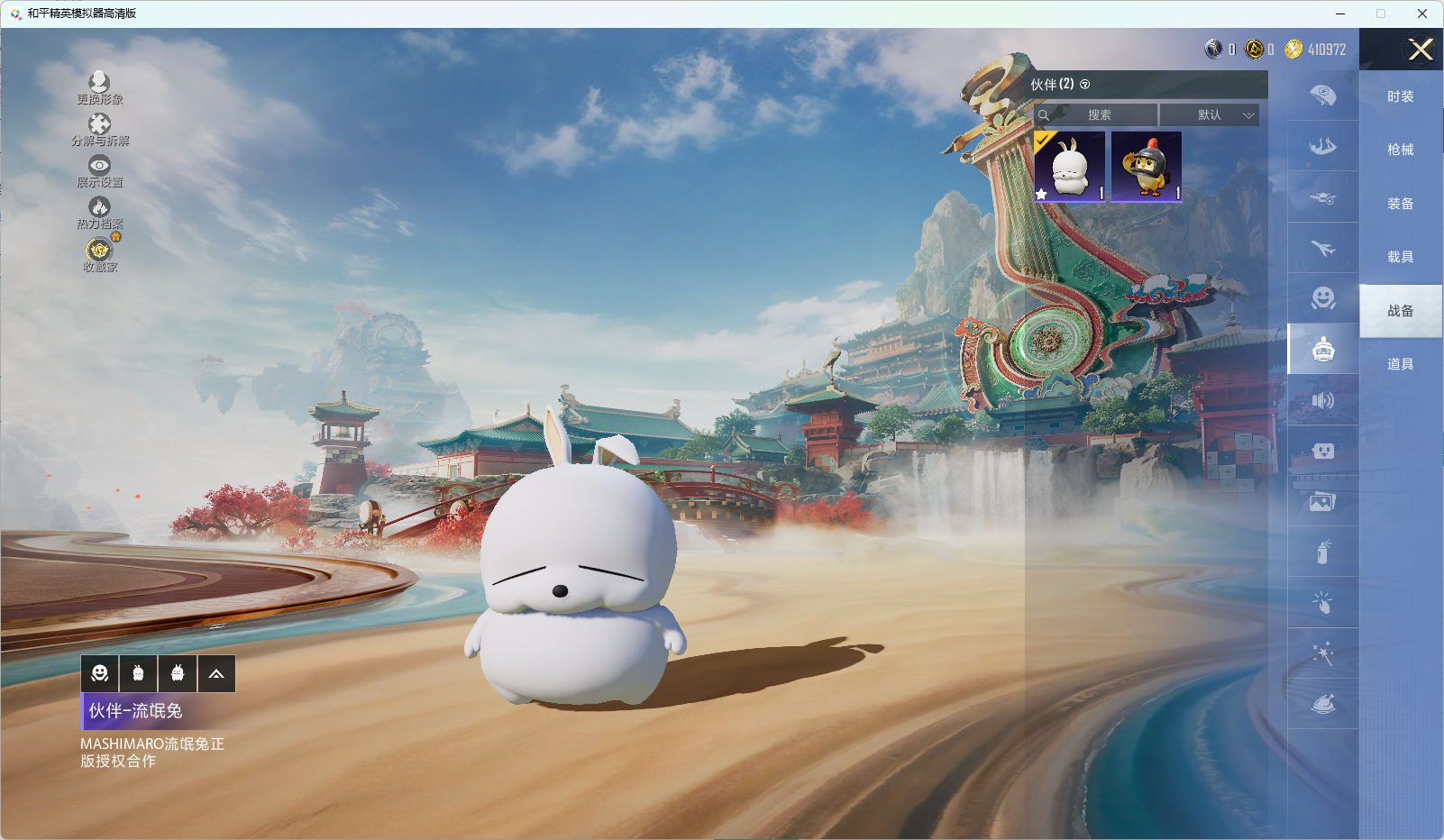Open the 默认 sort dropdown
This screenshot has height=840, width=1444.
pos(1210,115)
